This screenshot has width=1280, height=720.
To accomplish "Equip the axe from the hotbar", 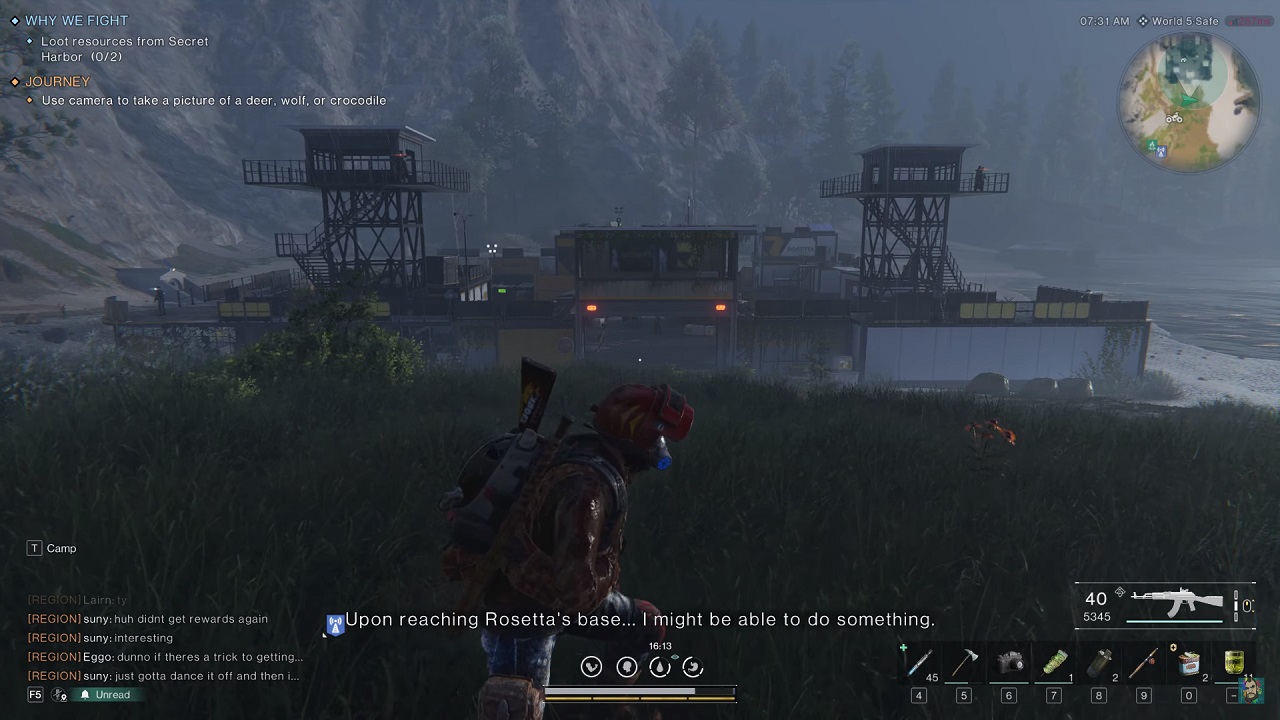I will pyautogui.click(x=964, y=663).
